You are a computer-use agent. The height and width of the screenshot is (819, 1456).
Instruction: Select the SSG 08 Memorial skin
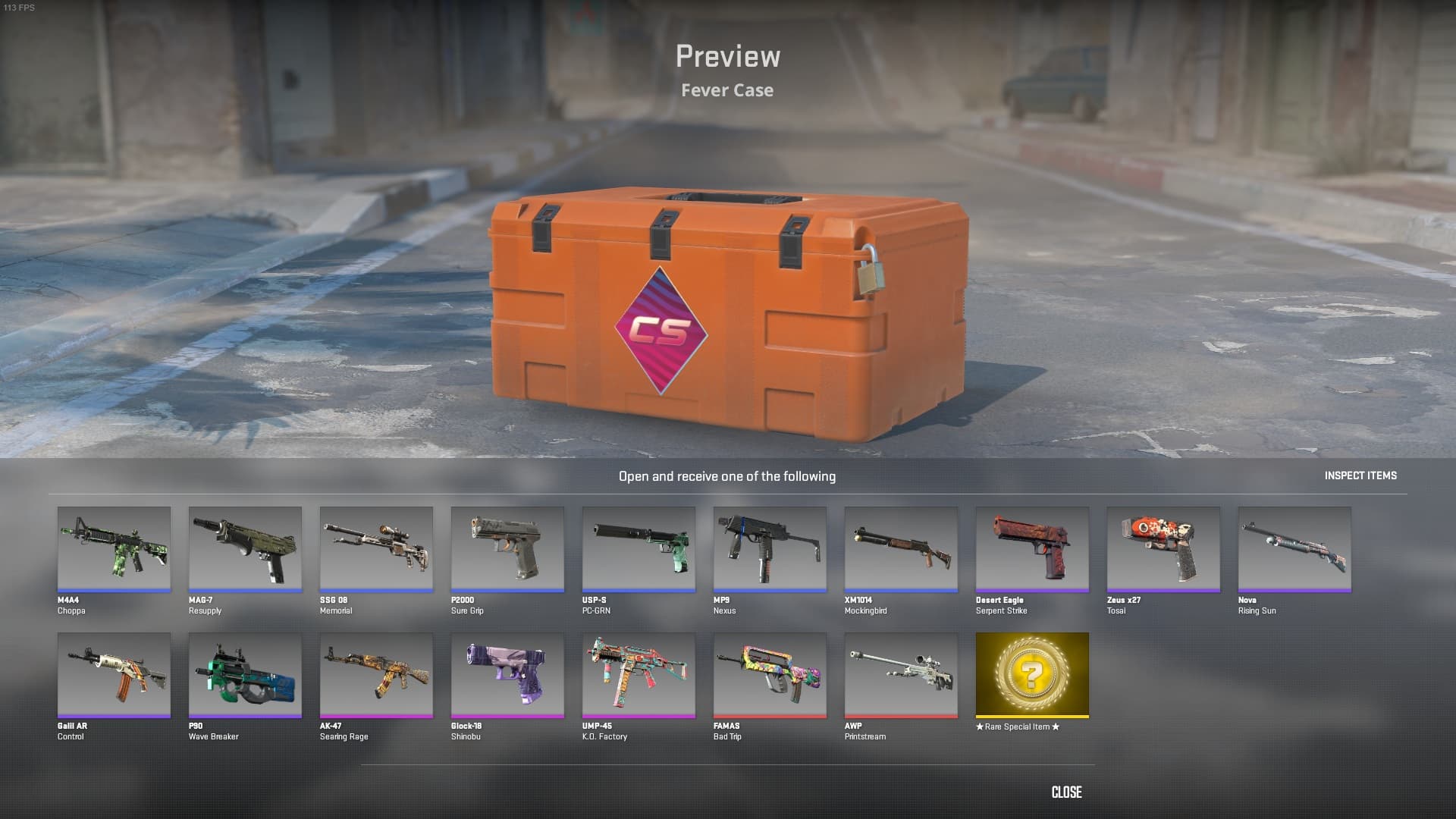[x=376, y=549]
